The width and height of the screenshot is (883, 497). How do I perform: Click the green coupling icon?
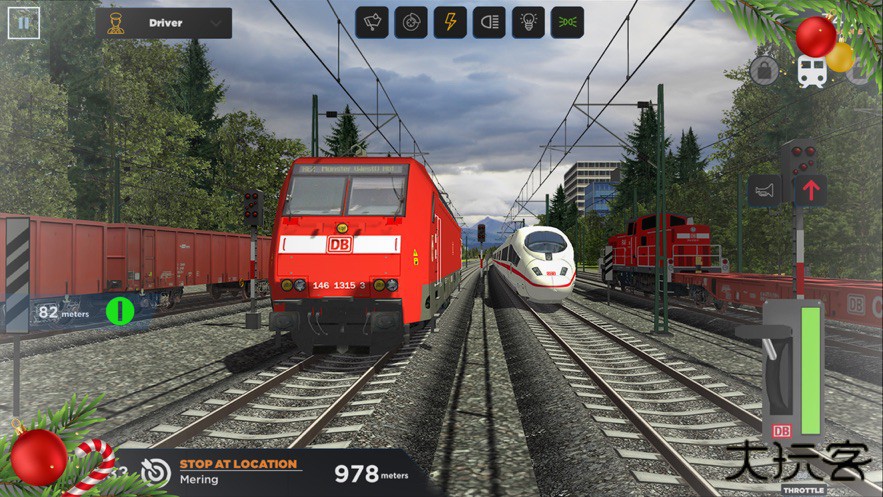(567, 22)
